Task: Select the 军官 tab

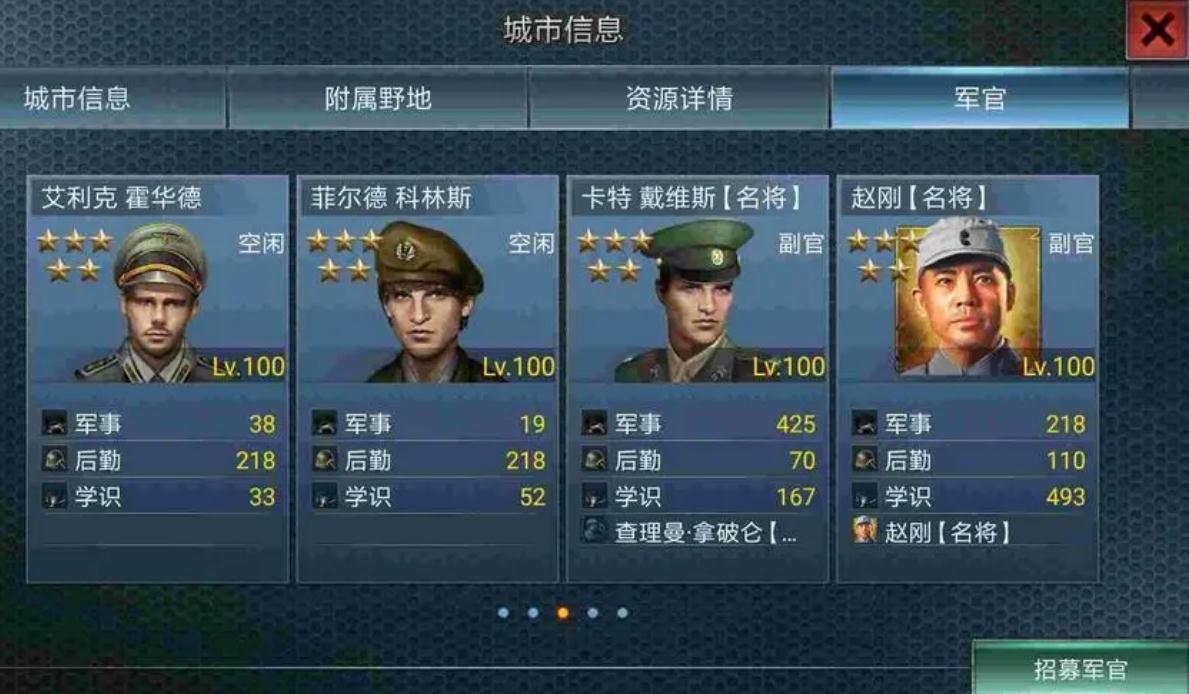Action: [979, 98]
